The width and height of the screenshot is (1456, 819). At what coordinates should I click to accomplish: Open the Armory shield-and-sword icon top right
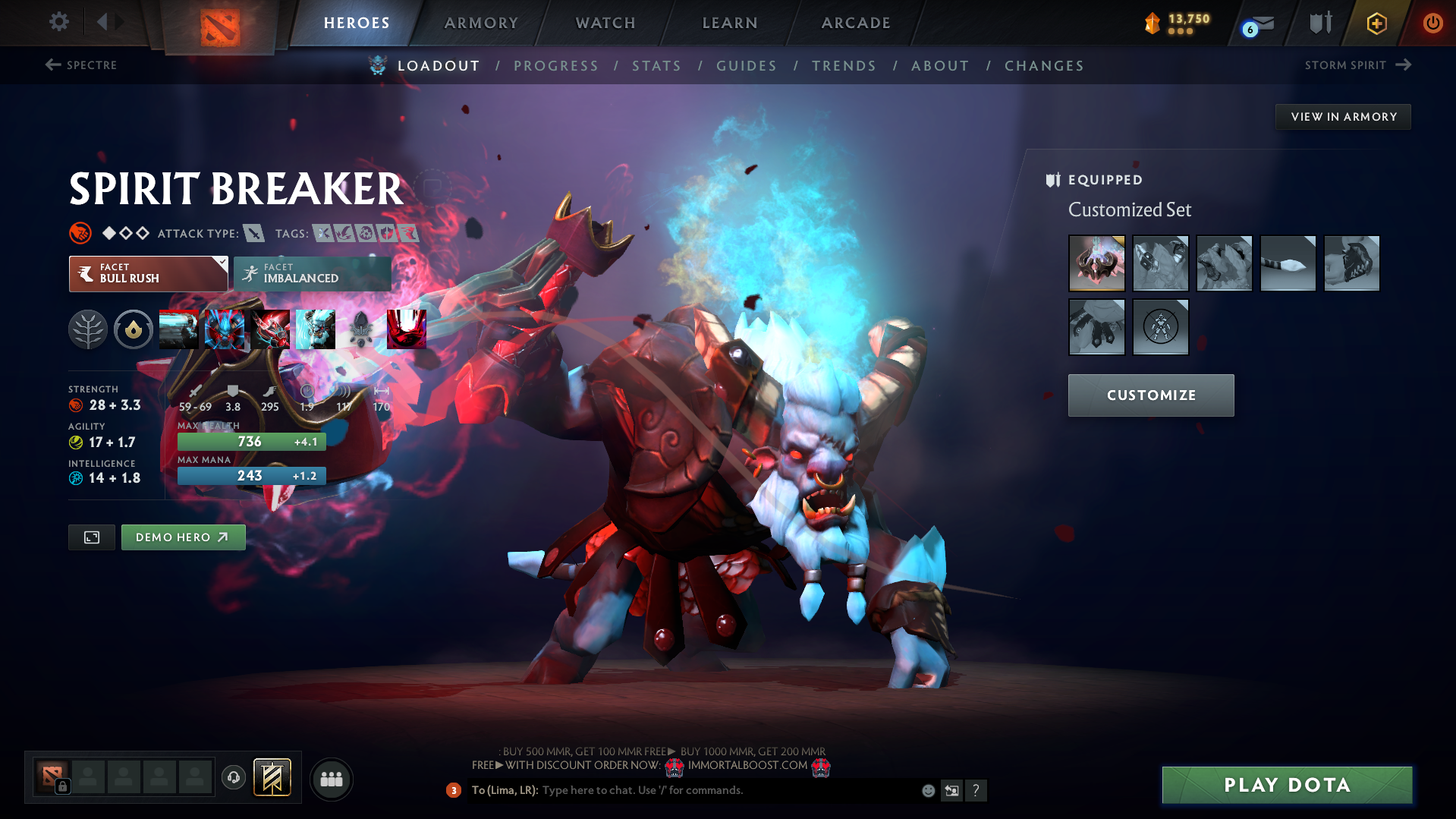(1319, 23)
